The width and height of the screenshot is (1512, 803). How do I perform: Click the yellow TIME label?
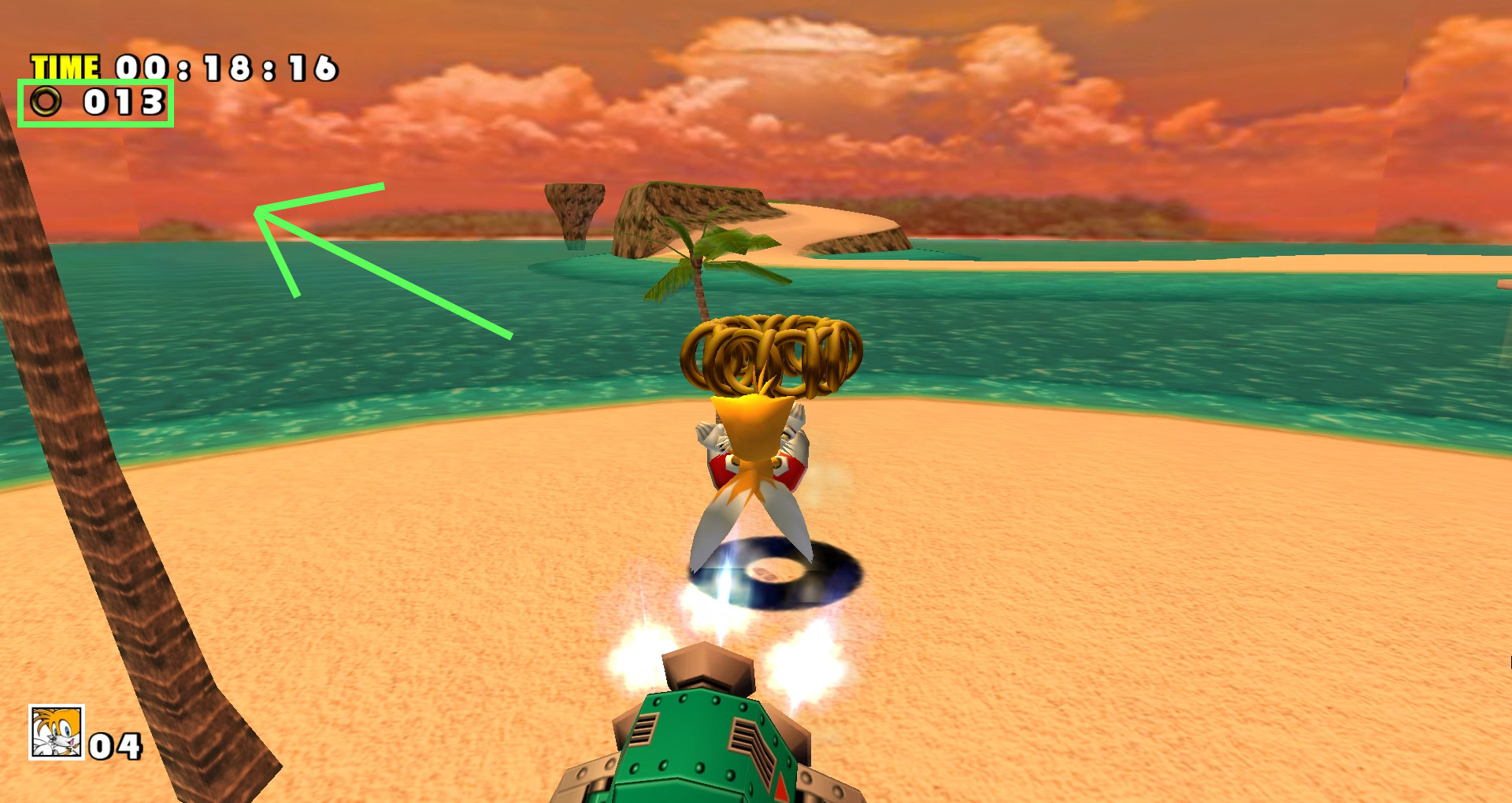(67, 65)
